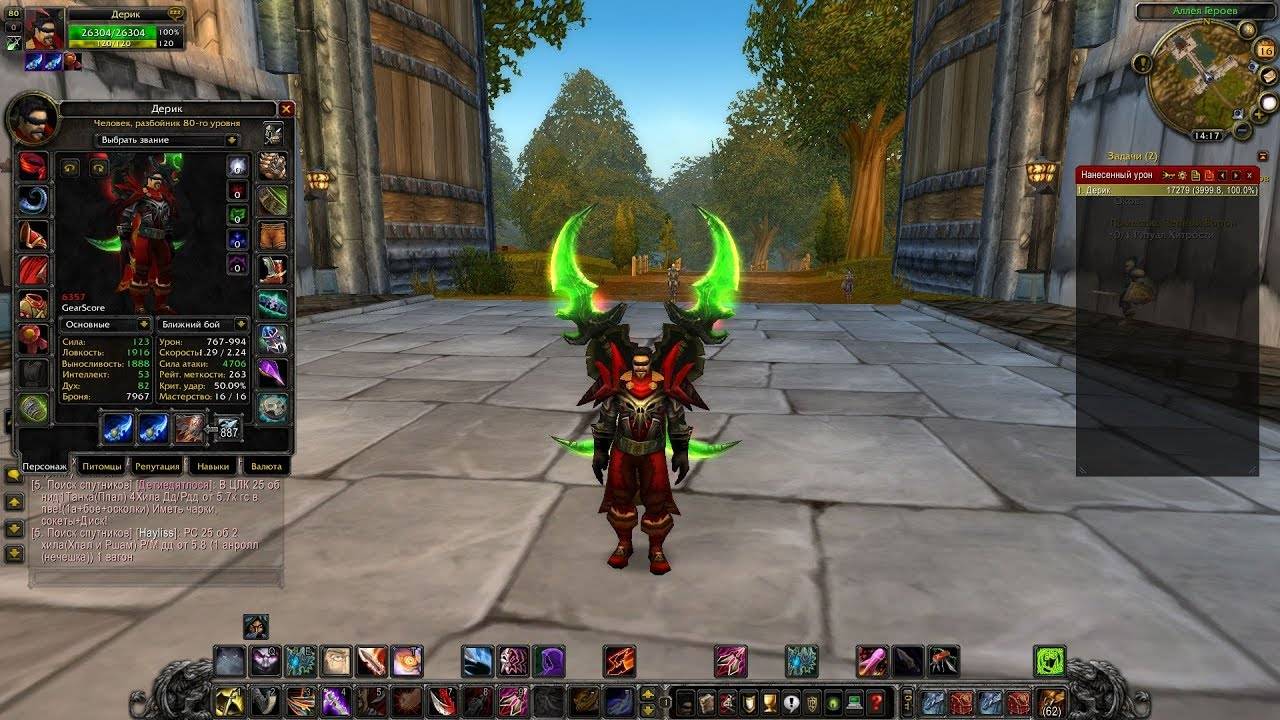Select the red bandana head slot
This screenshot has height=720, width=1280.
click(33, 165)
